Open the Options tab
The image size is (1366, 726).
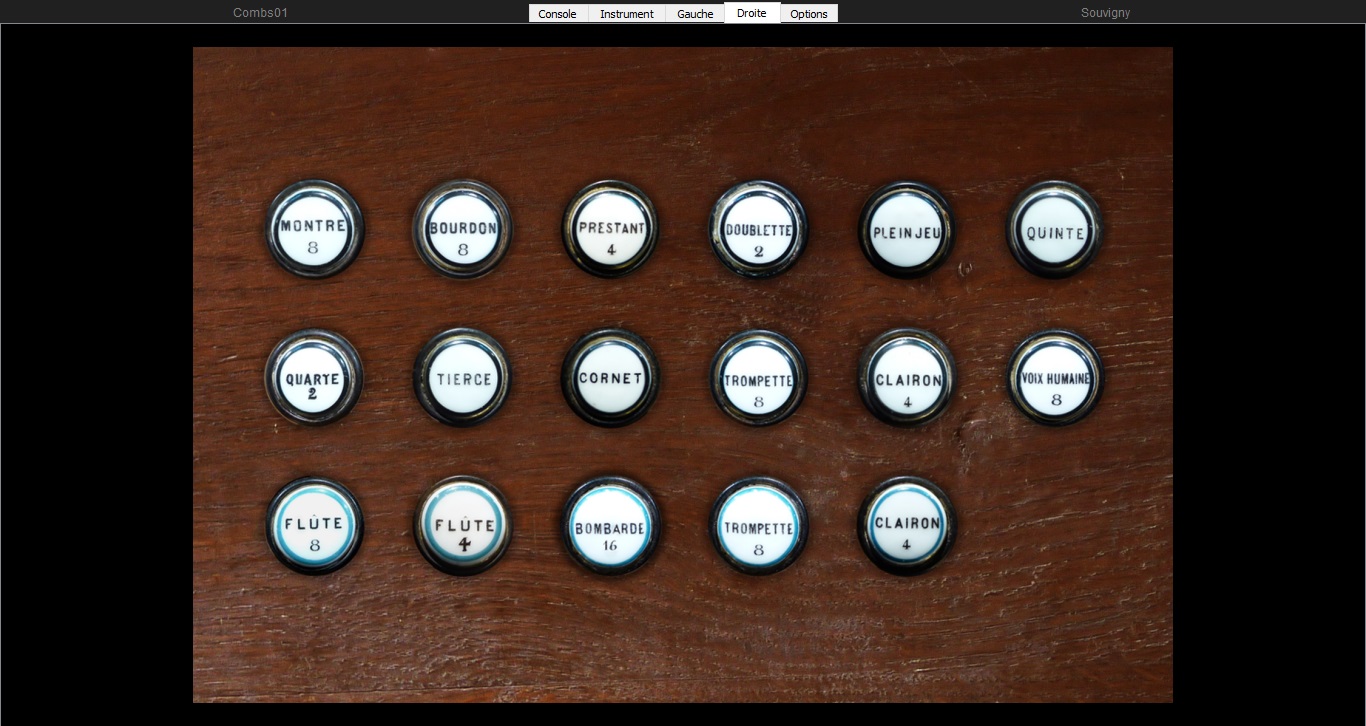[x=808, y=13]
